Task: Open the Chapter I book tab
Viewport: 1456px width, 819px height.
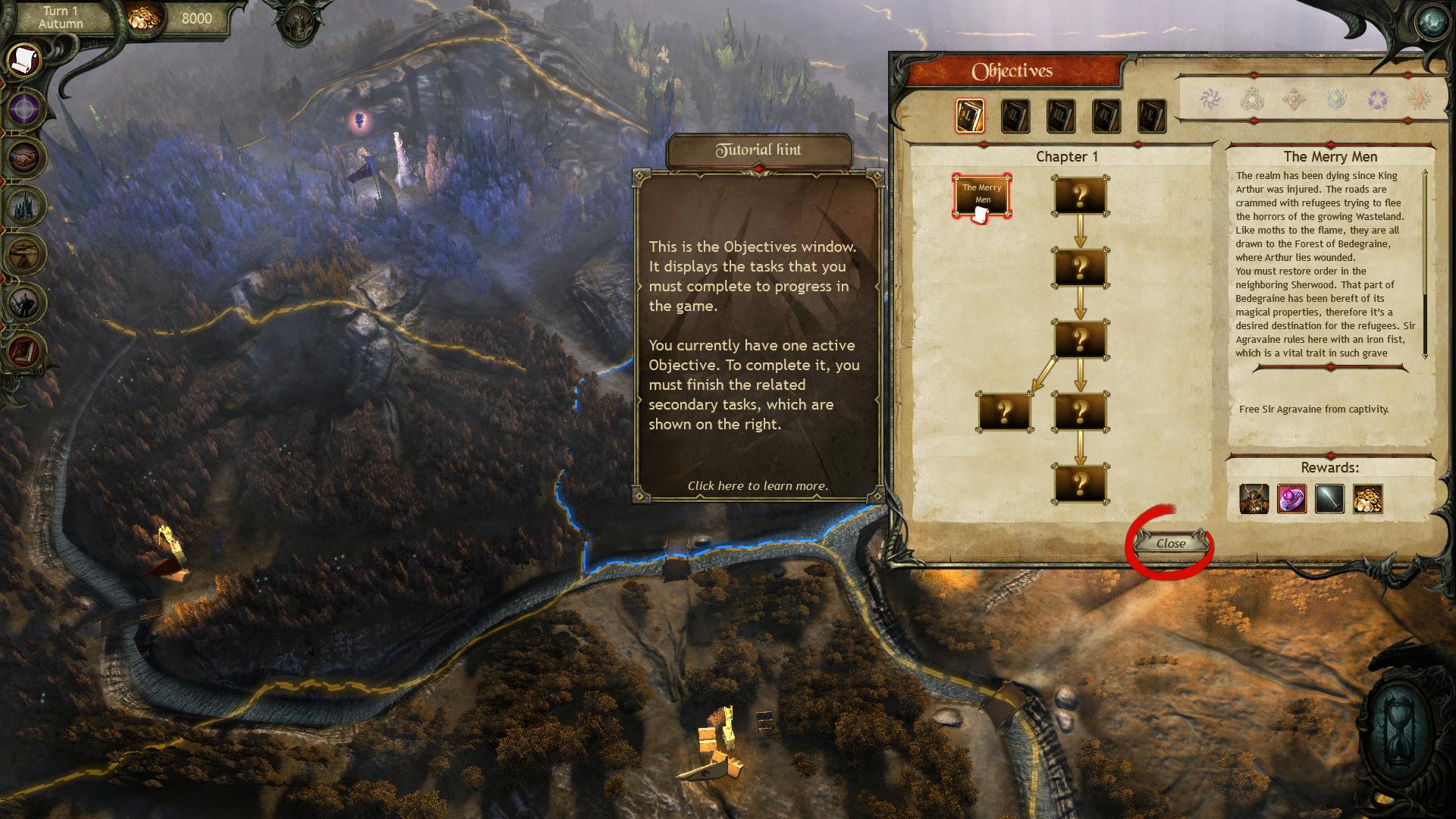Action: click(x=970, y=117)
